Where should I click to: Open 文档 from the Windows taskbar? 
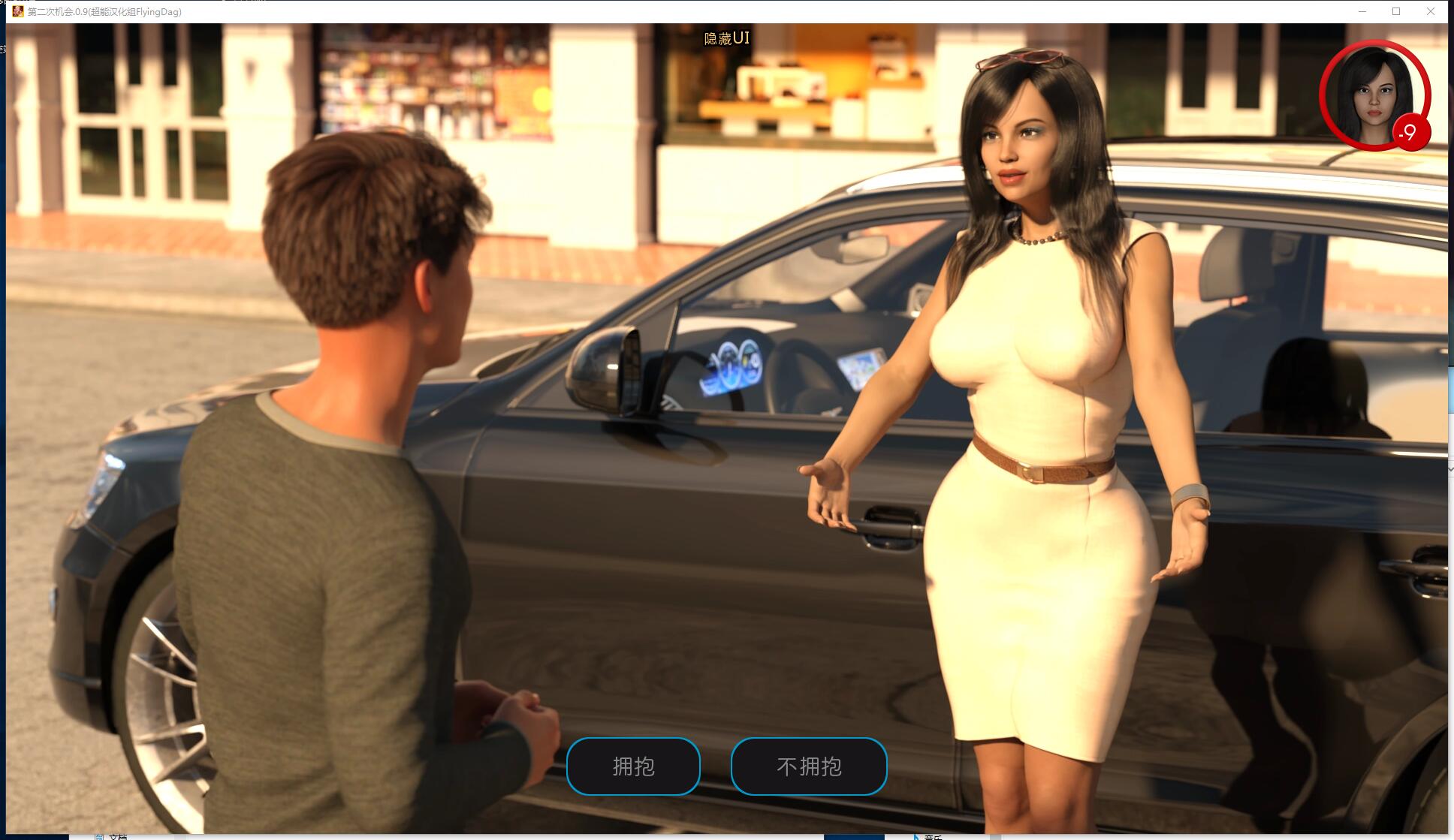point(116,835)
